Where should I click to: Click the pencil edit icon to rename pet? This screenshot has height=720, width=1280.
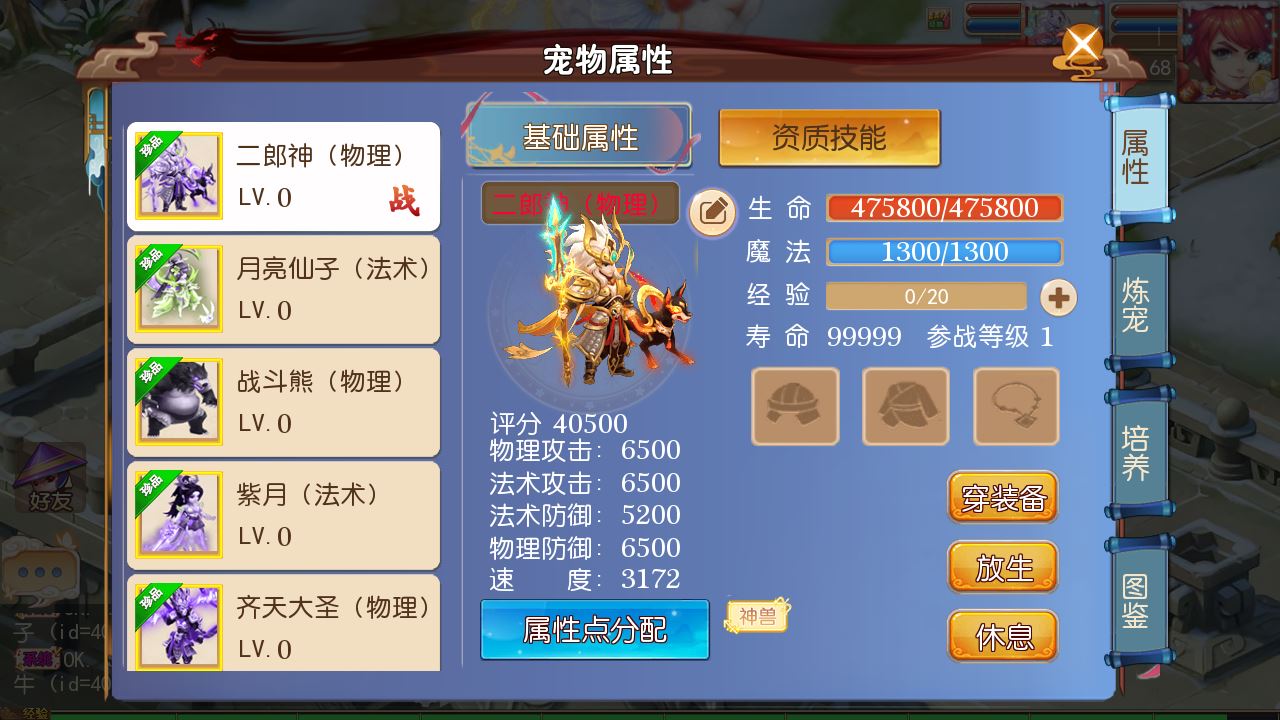tap(712, 213)
